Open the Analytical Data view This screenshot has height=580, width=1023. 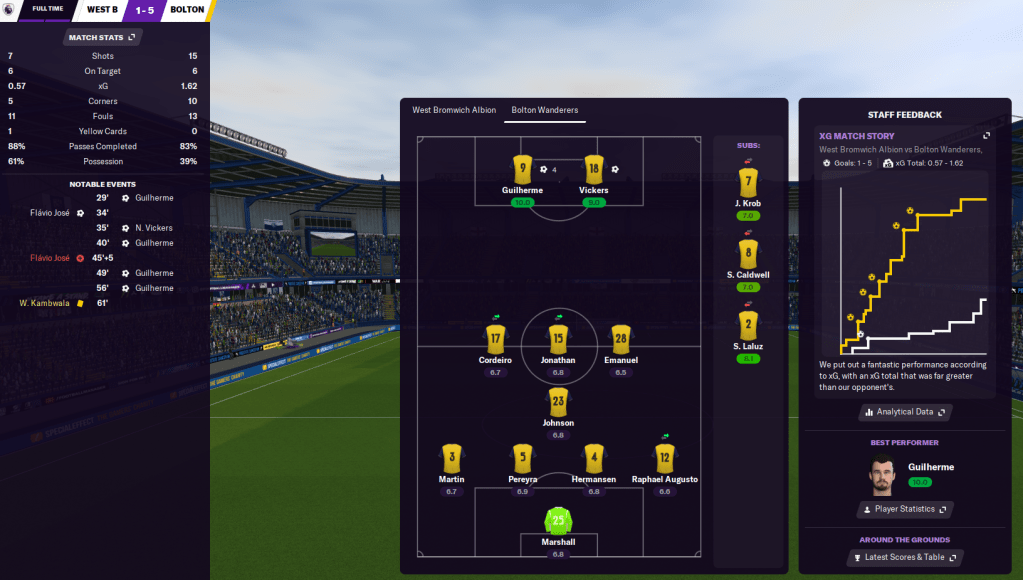[x=904, y=412]
